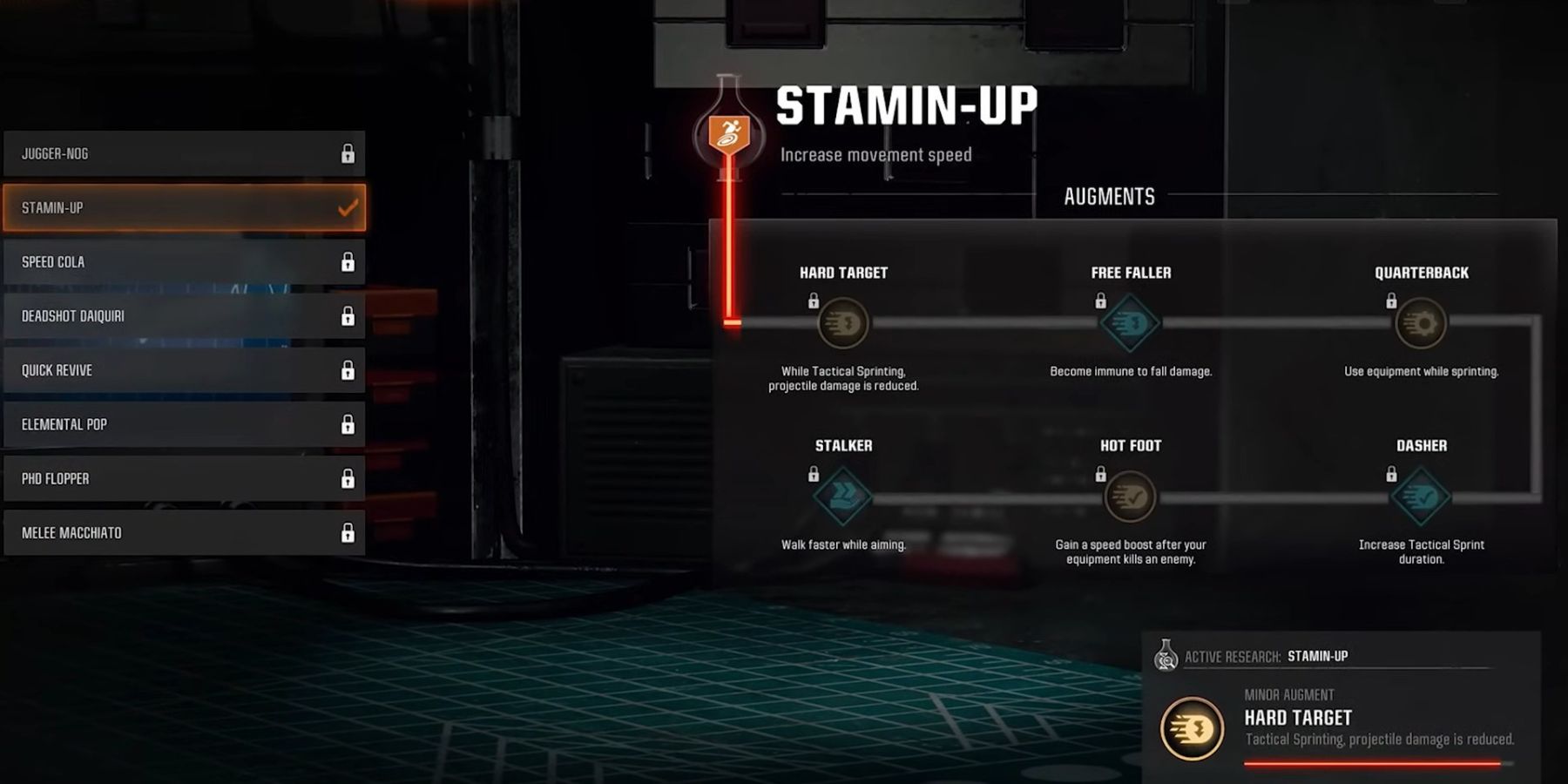Image resolution: width=1568 pixels, height=784 pixels.
Task: Click the Stamin-Up perk flask icon
Action: point(729,131)
